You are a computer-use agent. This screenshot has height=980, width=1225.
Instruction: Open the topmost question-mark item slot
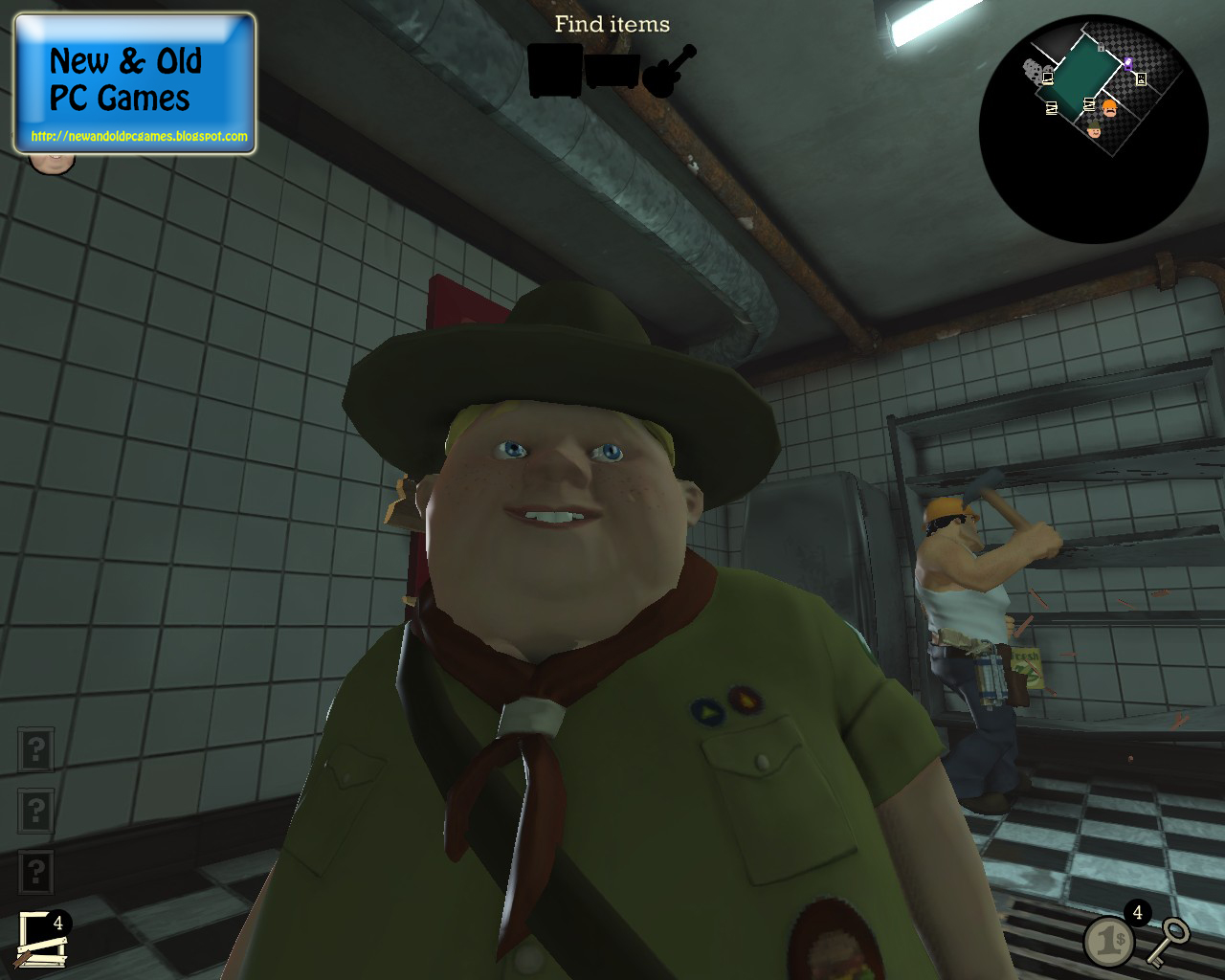36,746
